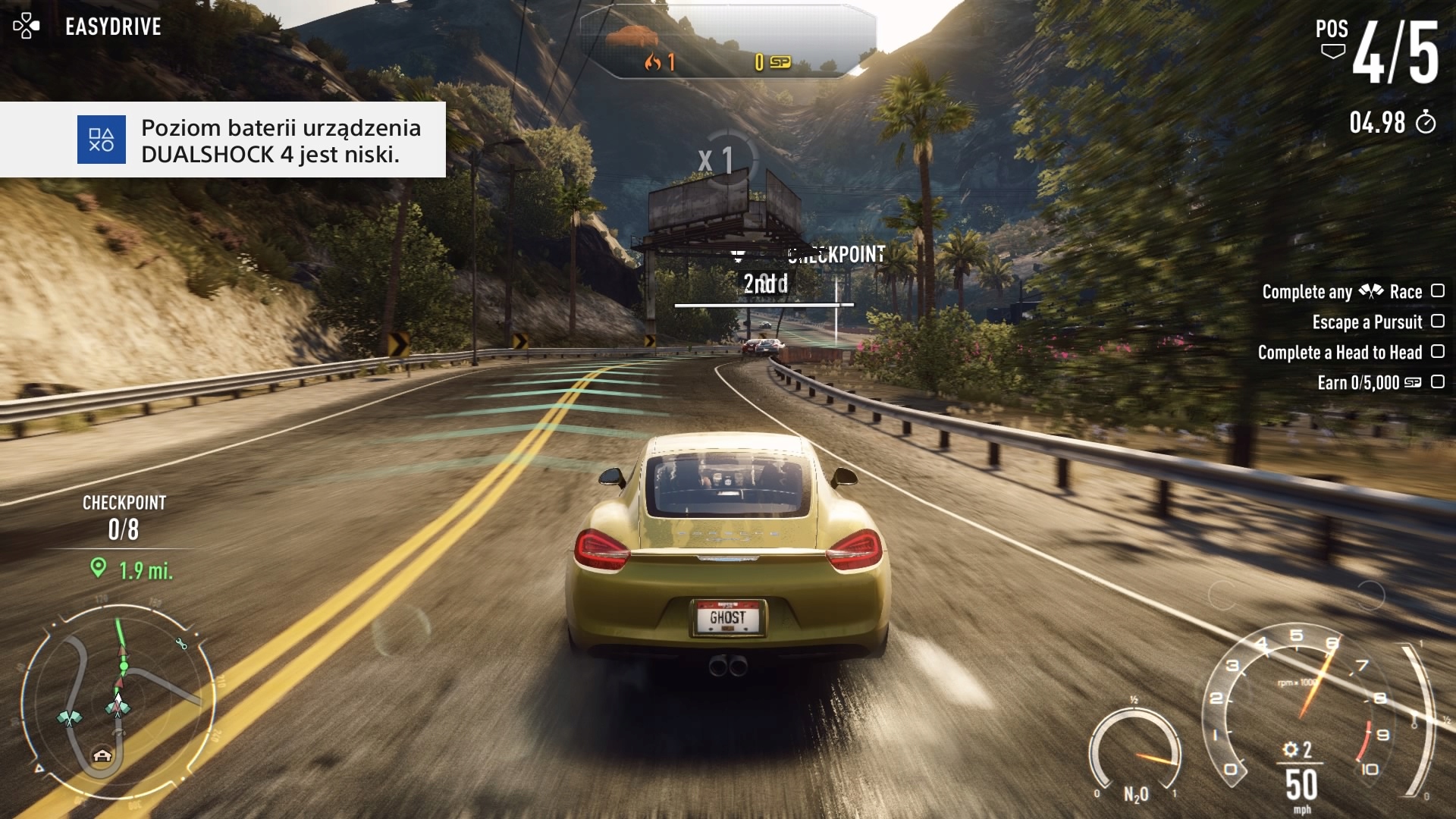The width and height of the screenshot is (1456, 819).
Task: Tick the "Earn 0/5,000 SP" objective box
Action: (1437, 382)
